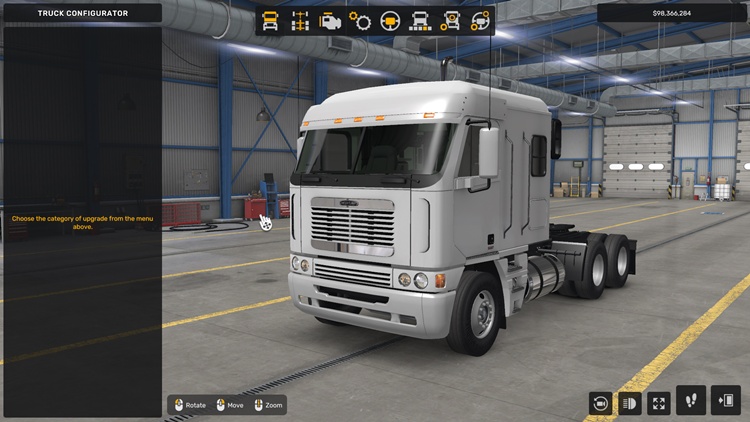Toggle the truck headlights
Image resolution: width=750 pixels, height=422 pixels.
[630, 403]
